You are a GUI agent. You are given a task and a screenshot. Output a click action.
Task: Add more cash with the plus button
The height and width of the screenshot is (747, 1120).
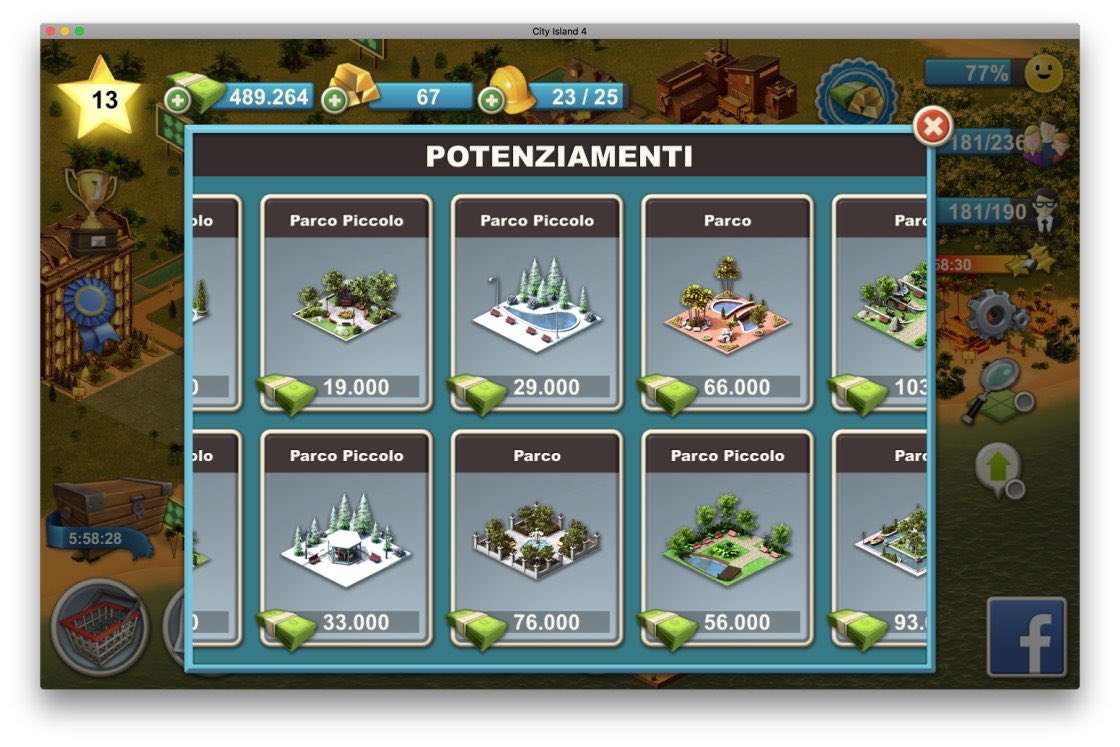click(x=177, y=100)
